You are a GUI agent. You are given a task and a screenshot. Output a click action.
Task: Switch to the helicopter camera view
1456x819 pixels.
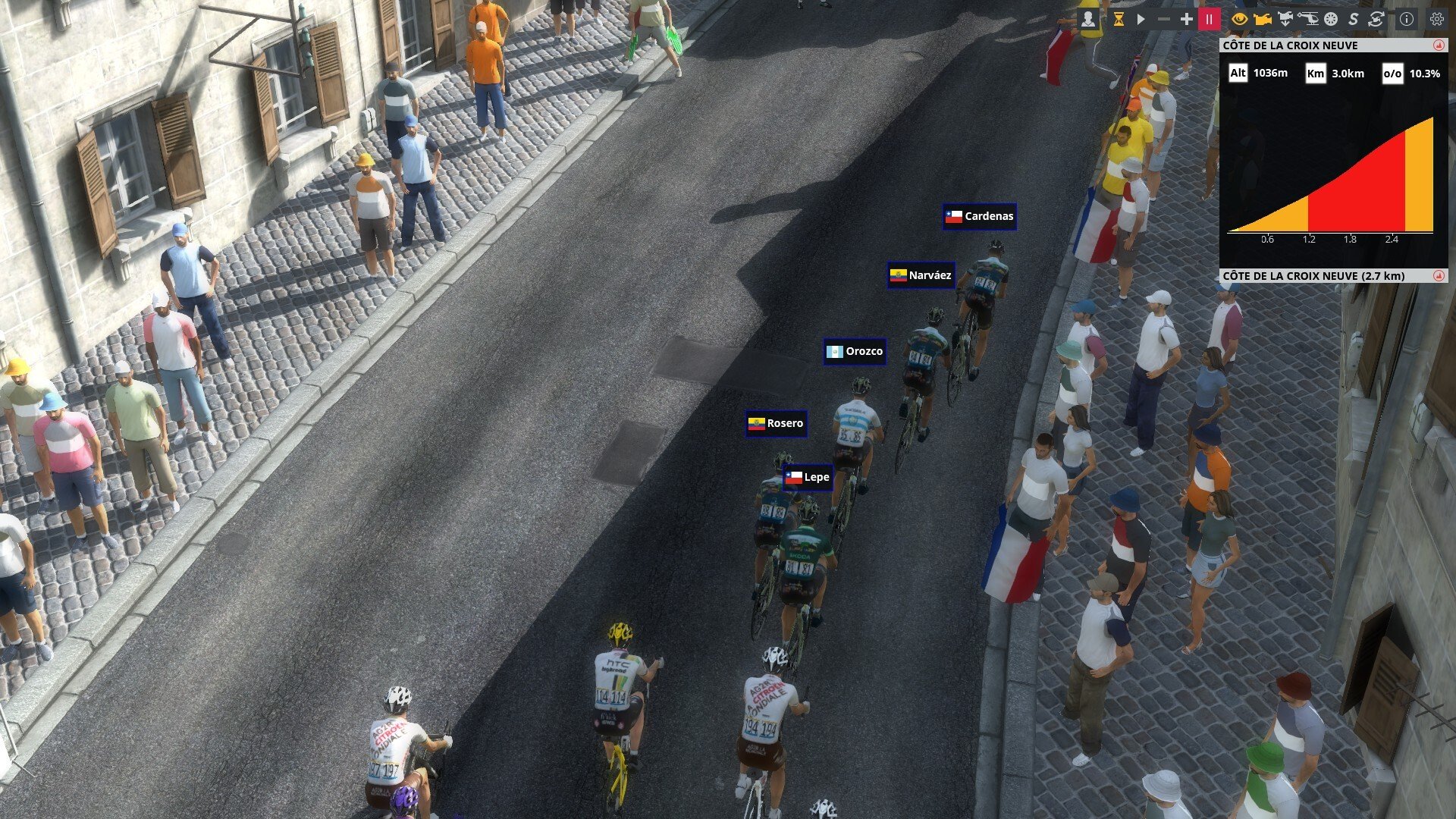point(1308,20)
